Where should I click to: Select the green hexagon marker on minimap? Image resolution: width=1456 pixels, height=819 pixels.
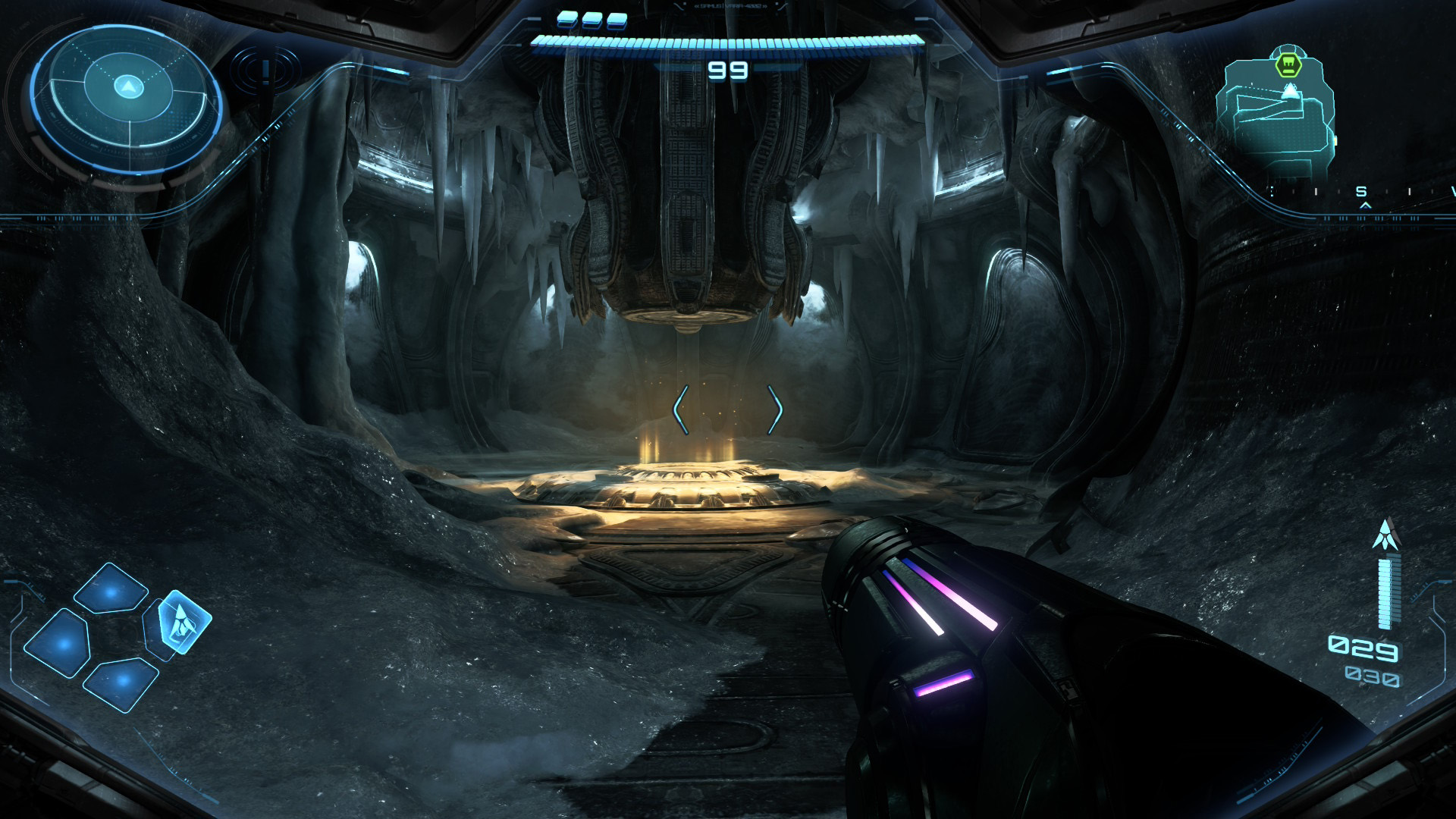pyautogui.click(x=1288, y=65)
